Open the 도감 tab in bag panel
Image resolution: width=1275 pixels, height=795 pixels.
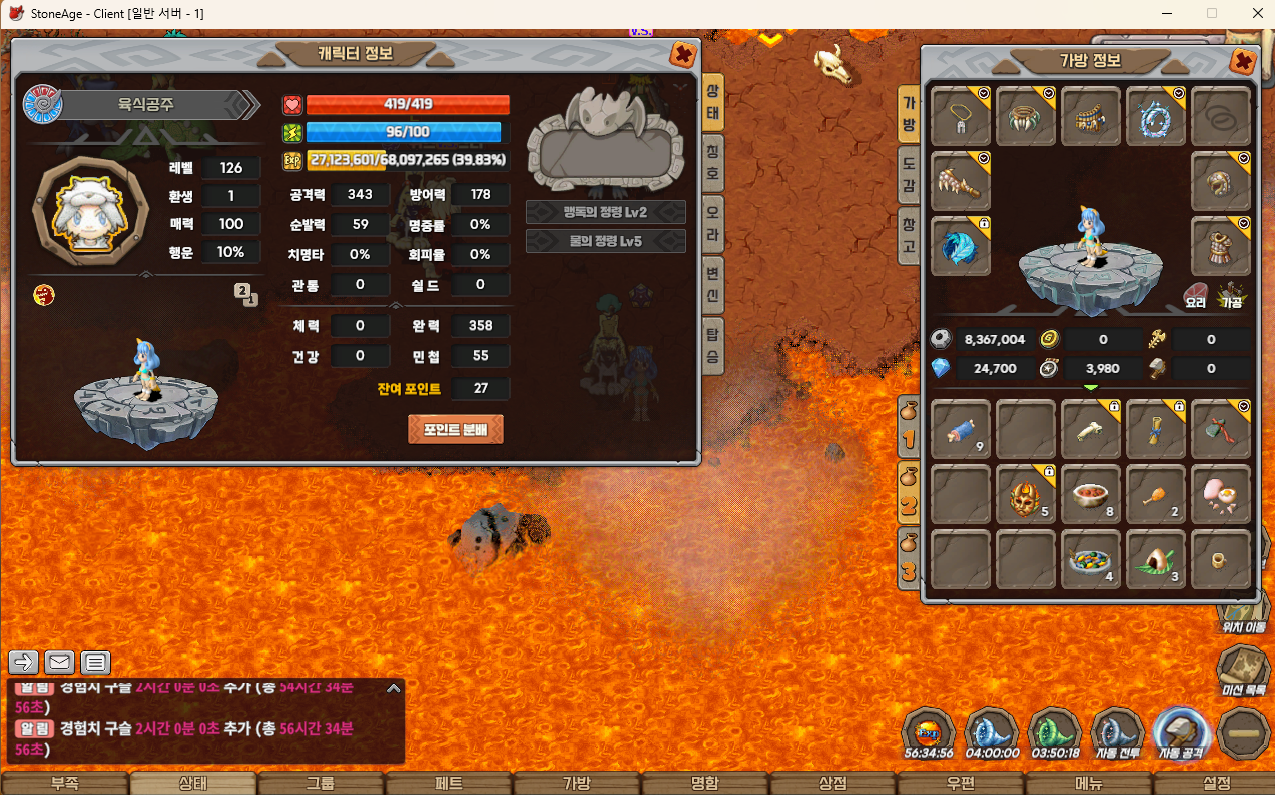pyautogui.click(x=909, y=170)
